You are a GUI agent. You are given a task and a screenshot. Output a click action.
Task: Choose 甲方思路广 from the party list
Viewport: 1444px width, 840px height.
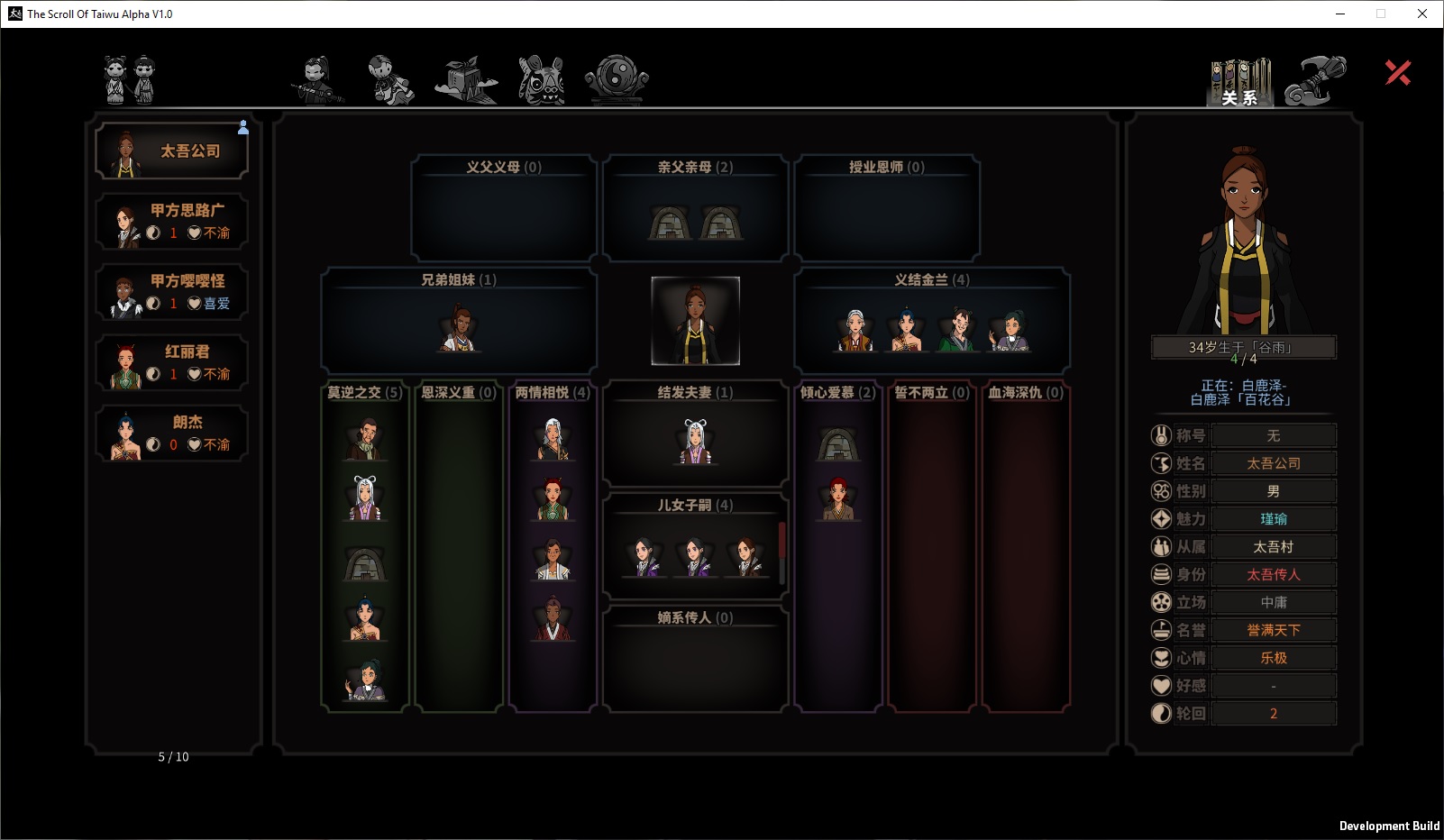coord(171,222)
